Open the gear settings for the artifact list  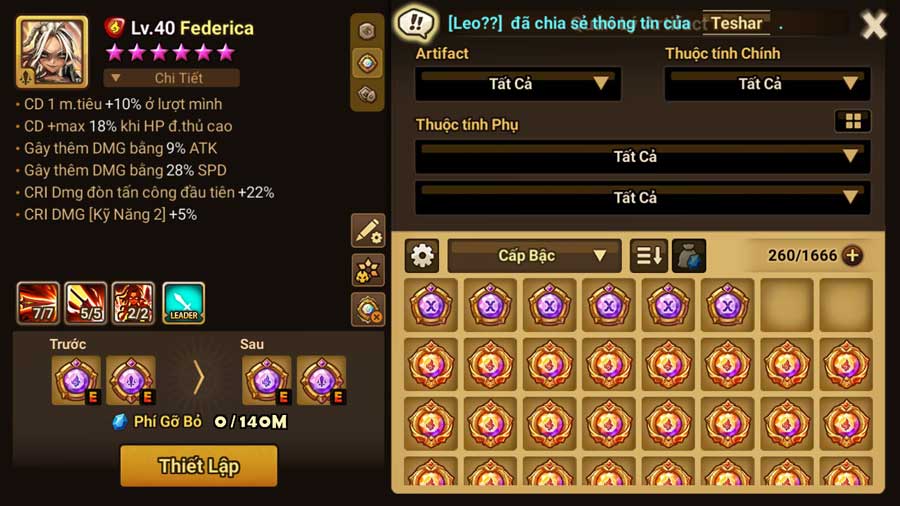point(422,256)
